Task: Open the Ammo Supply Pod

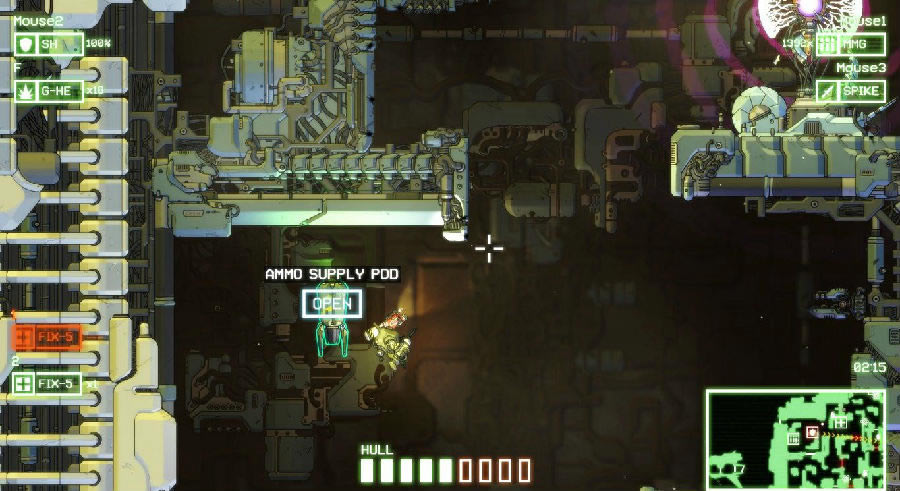Action: tap(332, 304)
